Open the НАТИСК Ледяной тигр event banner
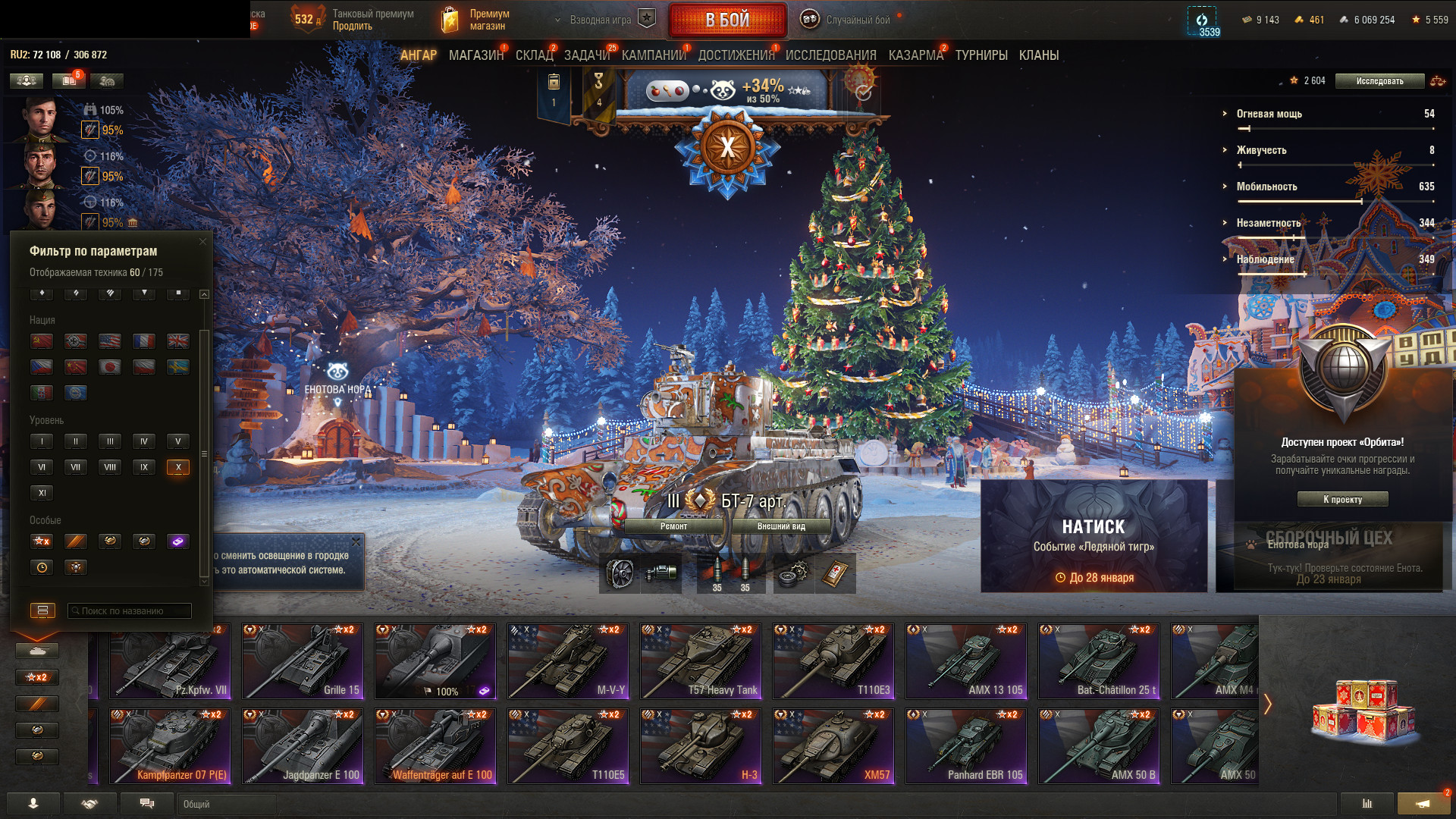 pyautogui.click(x=1094, y=535)
